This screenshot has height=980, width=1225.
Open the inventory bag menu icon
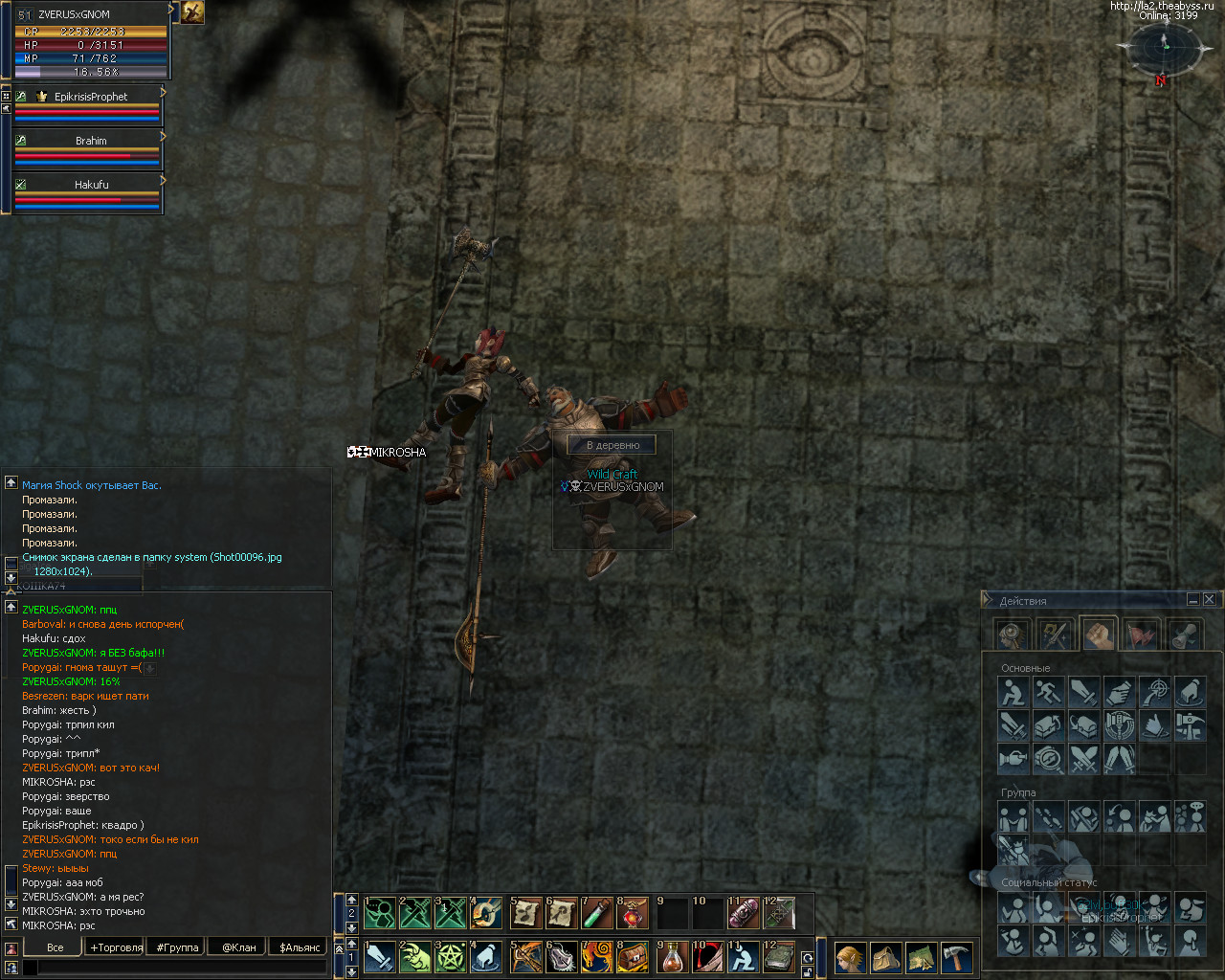pyautogui.click(x=886, y=957)
